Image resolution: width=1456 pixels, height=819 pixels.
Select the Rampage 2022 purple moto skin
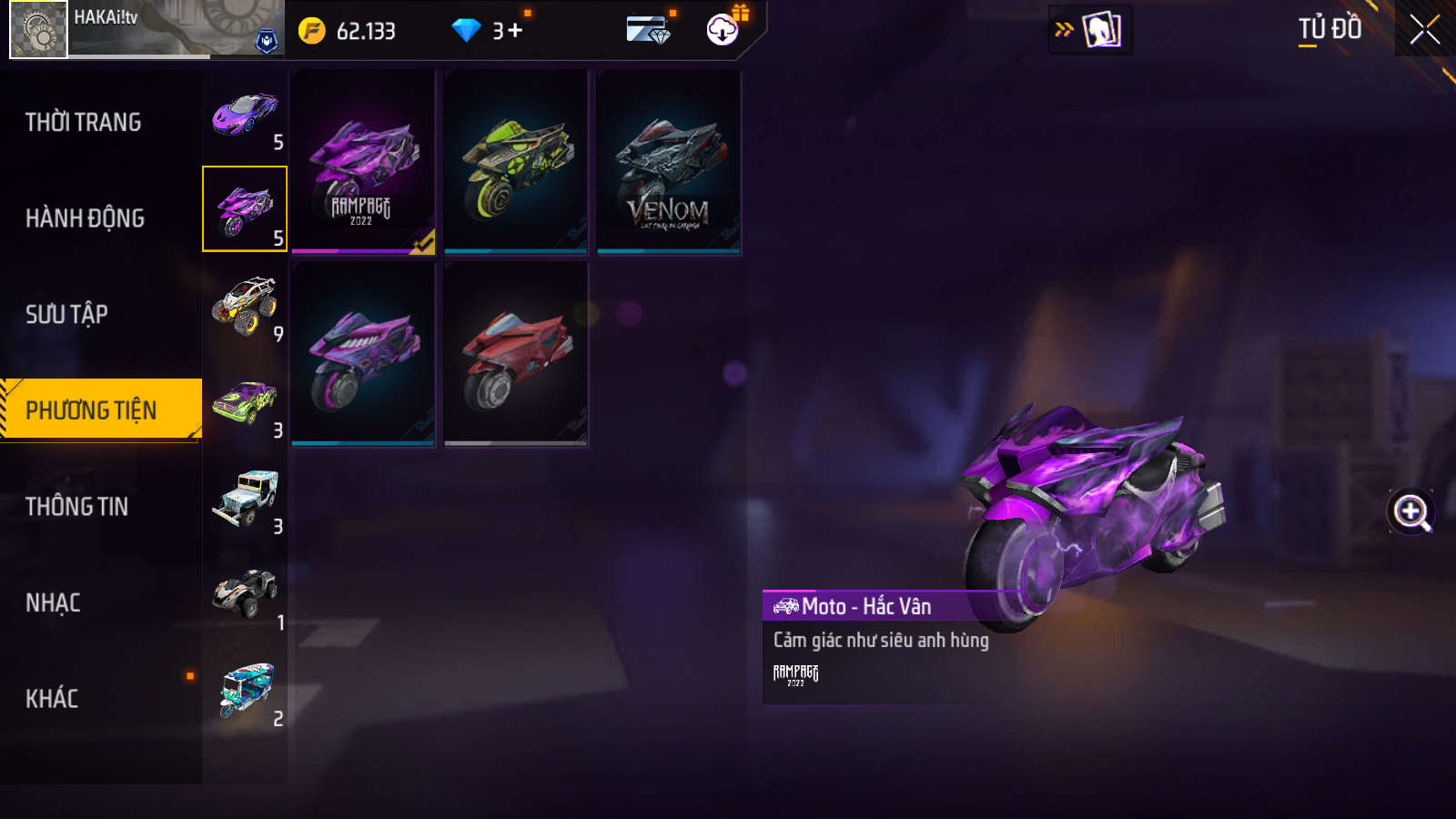click(x=363, y=162)
